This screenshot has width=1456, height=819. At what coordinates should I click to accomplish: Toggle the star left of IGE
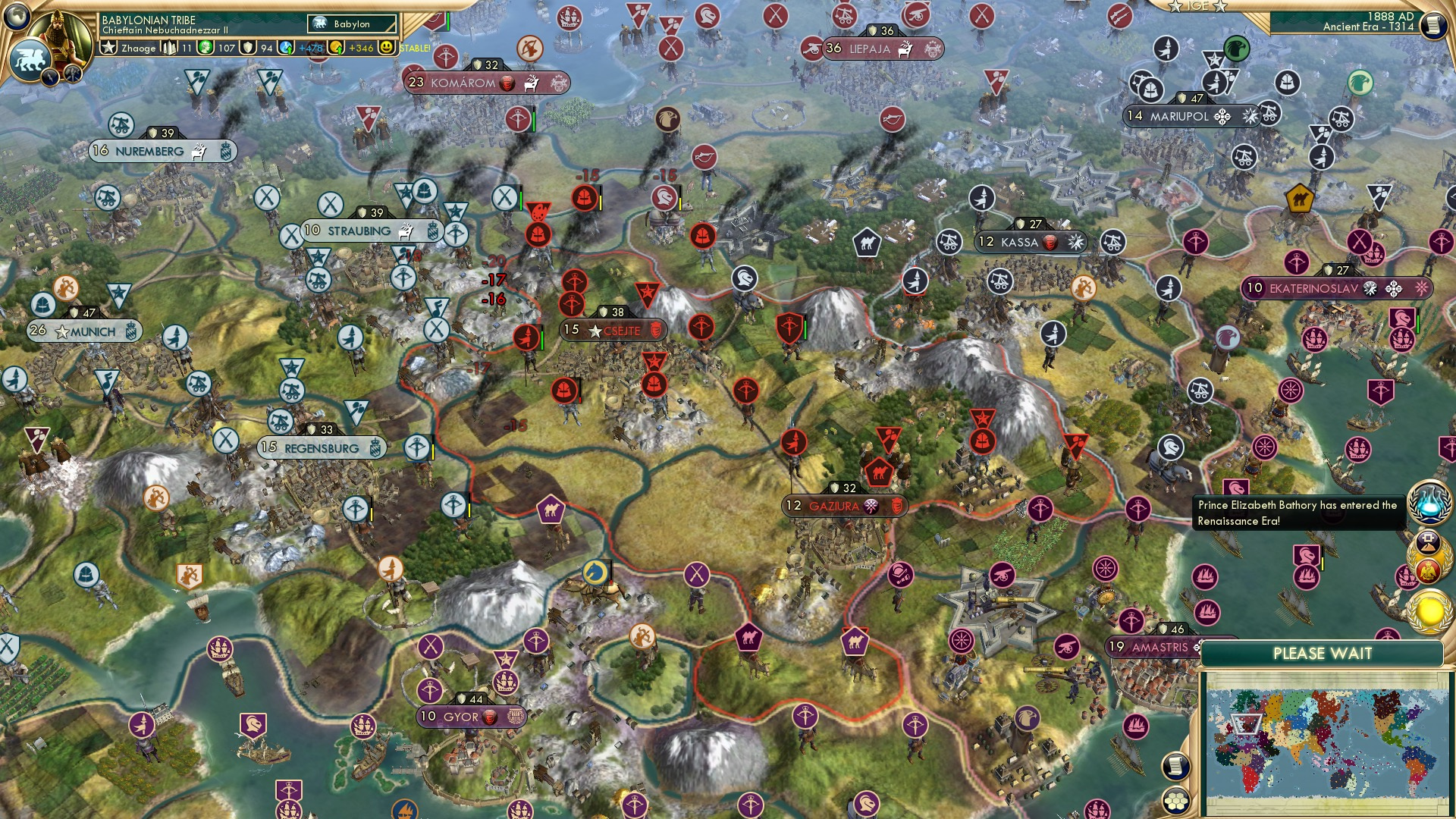(1175, 7)
